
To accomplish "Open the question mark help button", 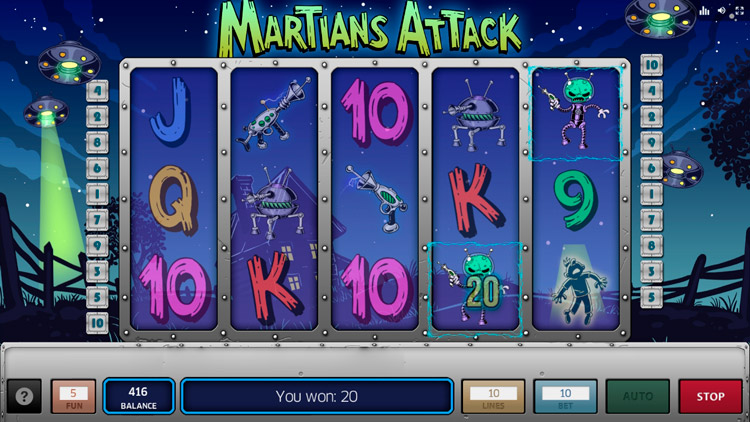I will (24, 396).
